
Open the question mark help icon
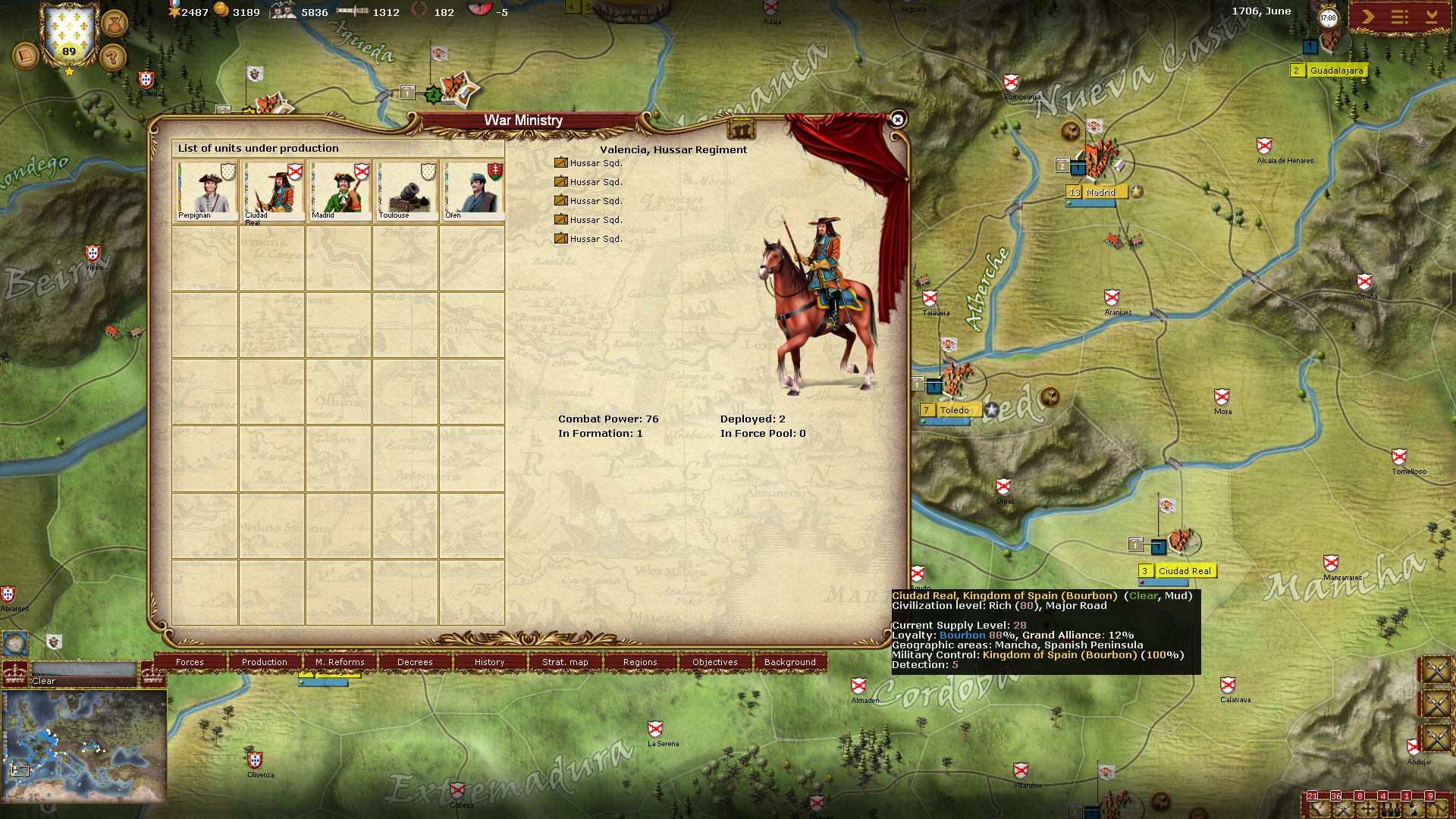(x=112, y=57)
